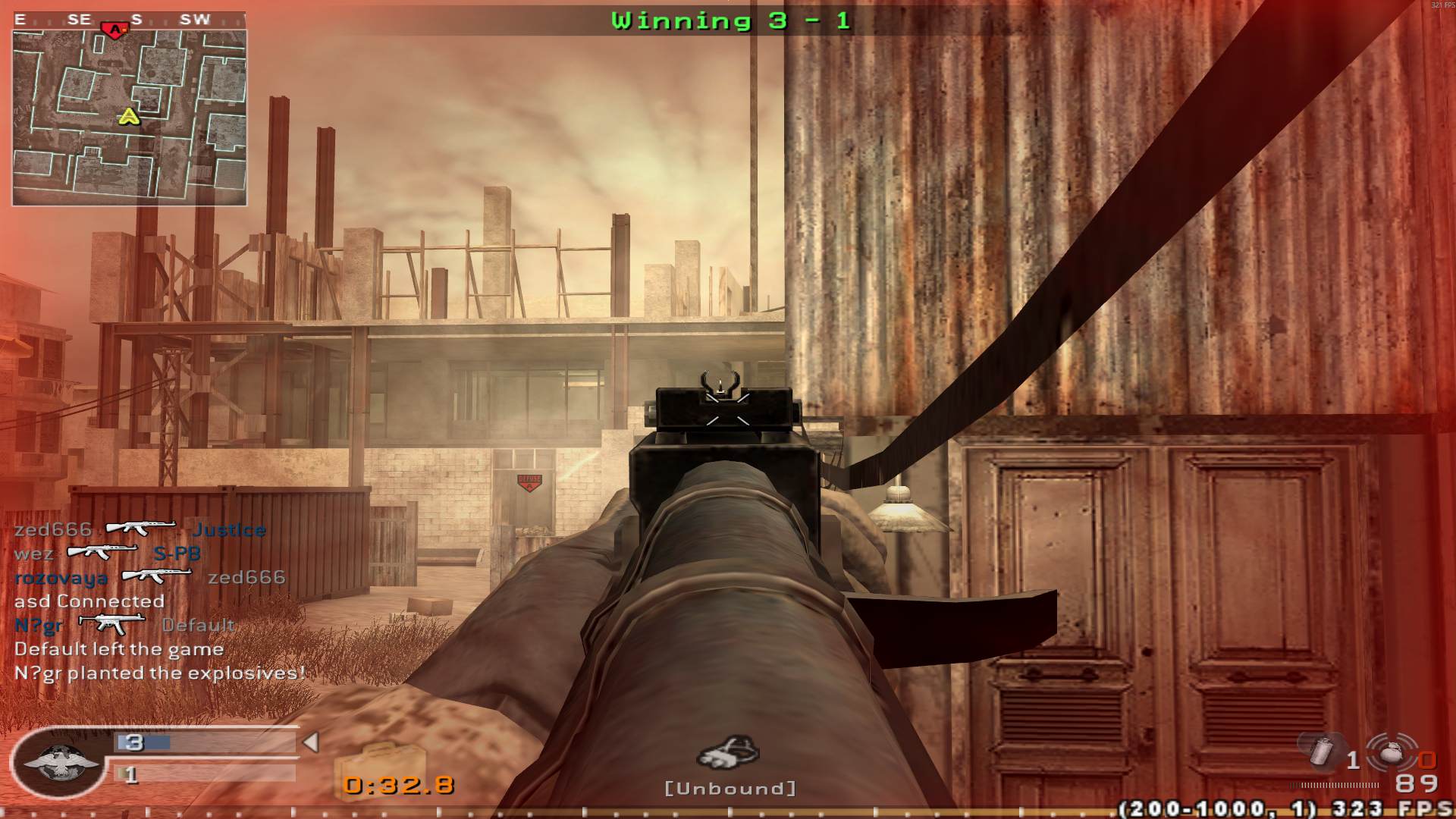The image size is (1456, 819).
Task: Click the N?gr planted the explosives message
Action: (159, 671)
